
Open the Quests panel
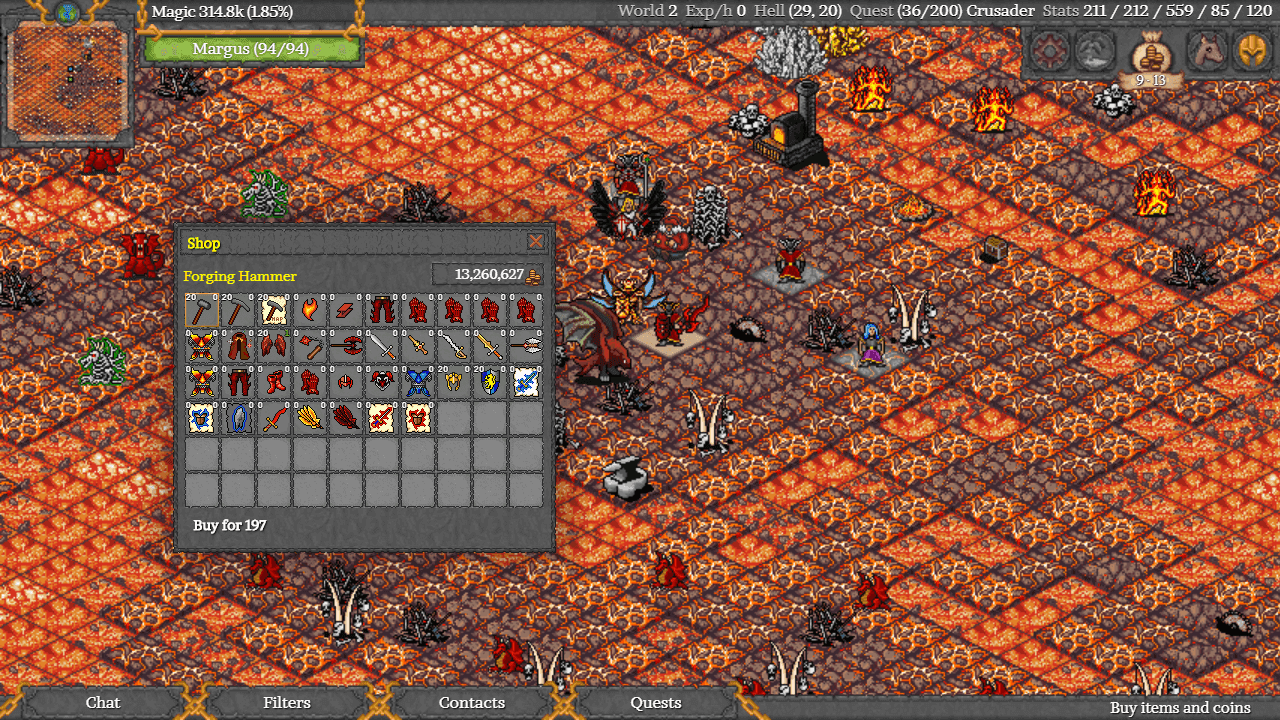(x=655, y=703)
